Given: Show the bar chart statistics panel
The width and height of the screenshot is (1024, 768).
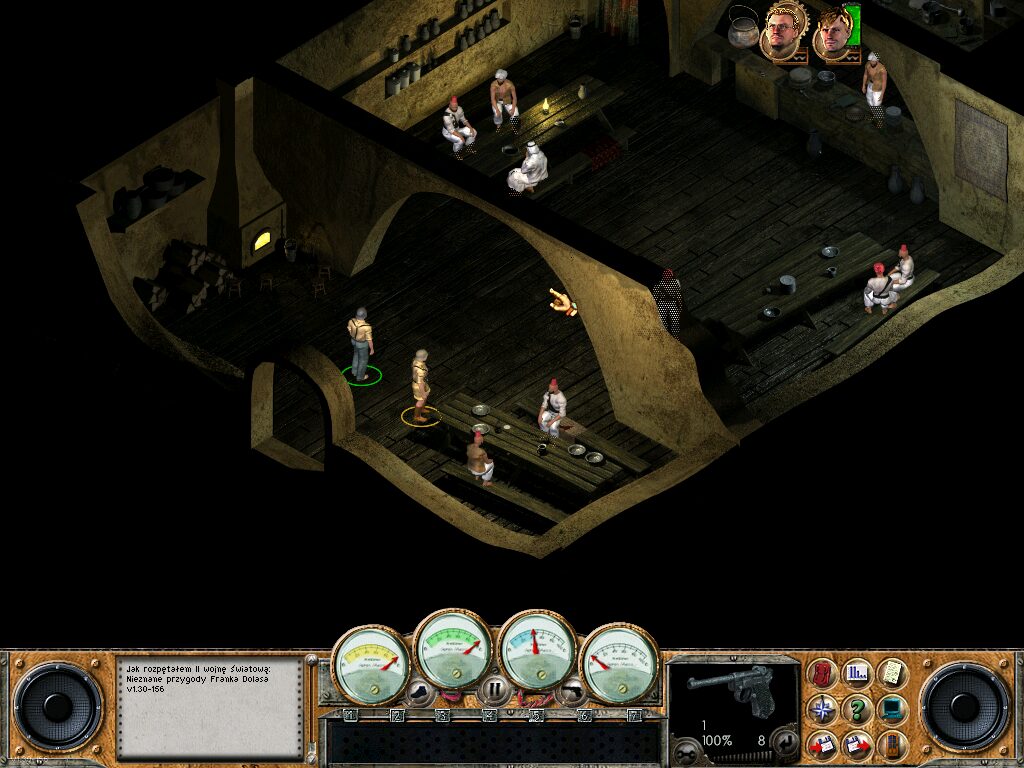Looking at the screenshot, I should click(x=857, y=674).
